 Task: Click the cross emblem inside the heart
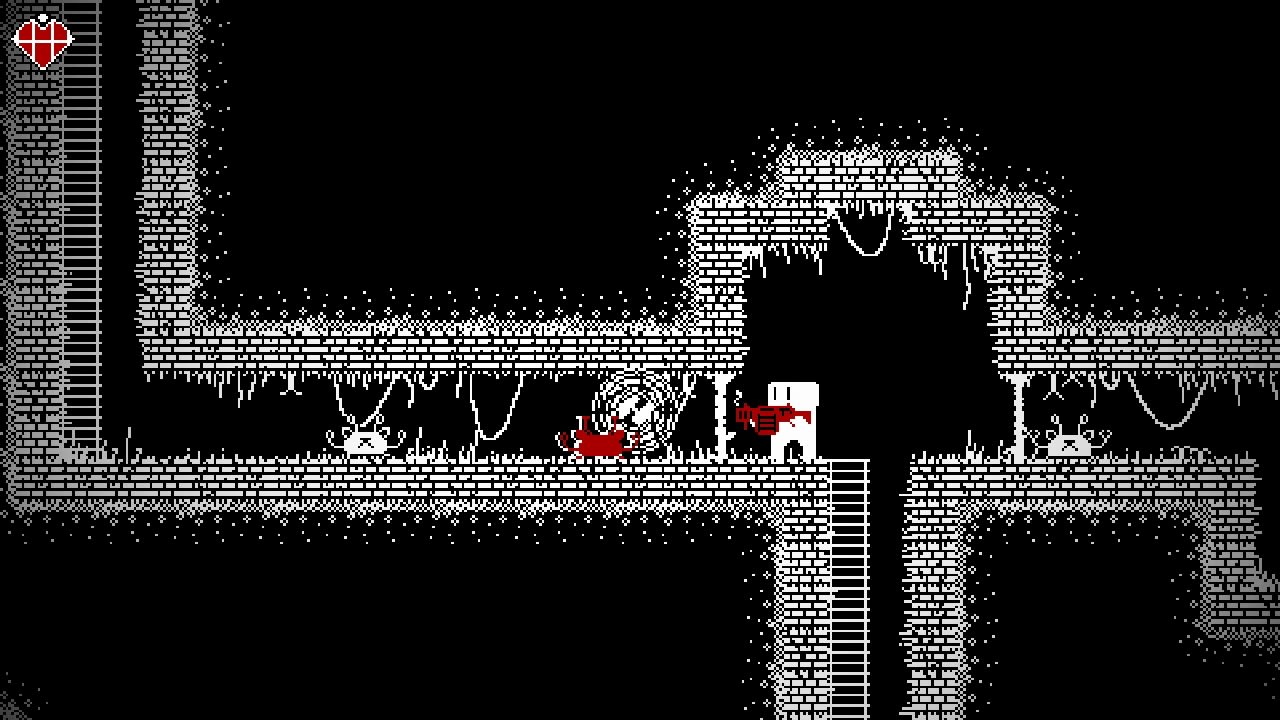click(41, 38)
